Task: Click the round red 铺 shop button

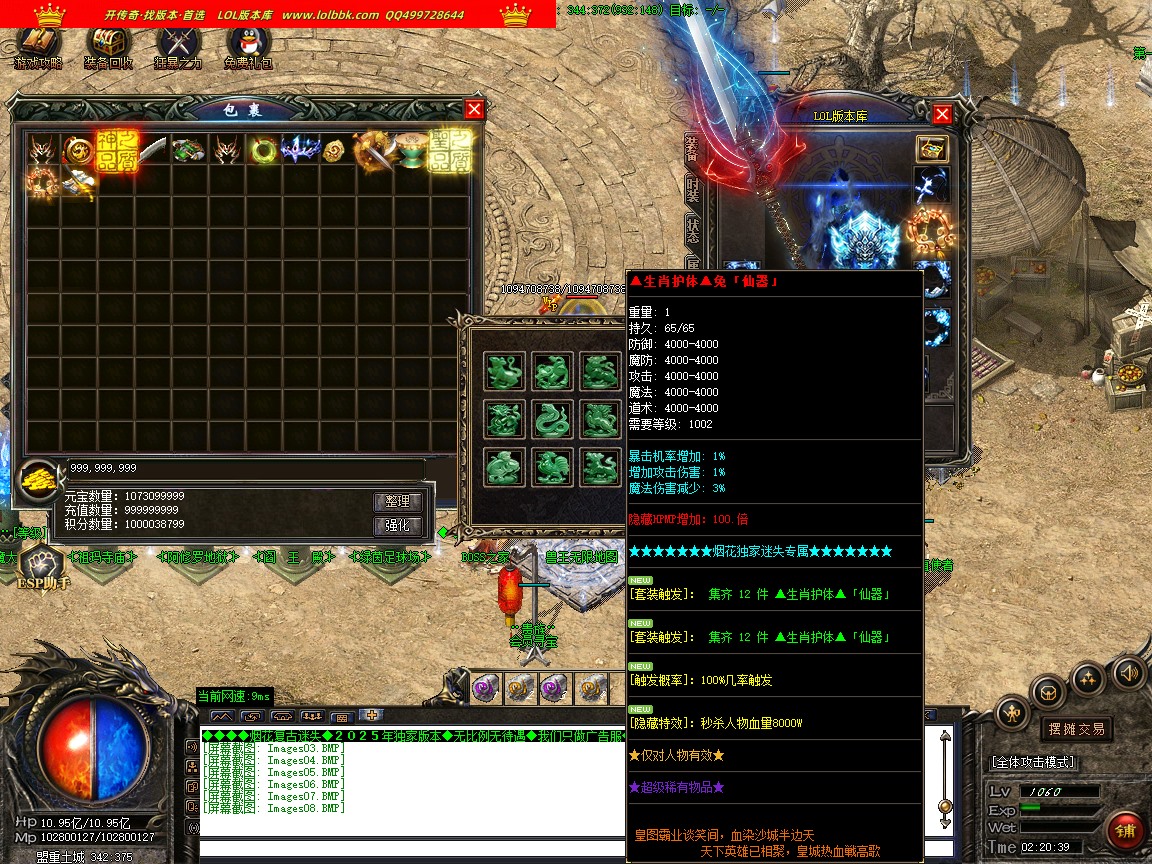Action: 1126,831
